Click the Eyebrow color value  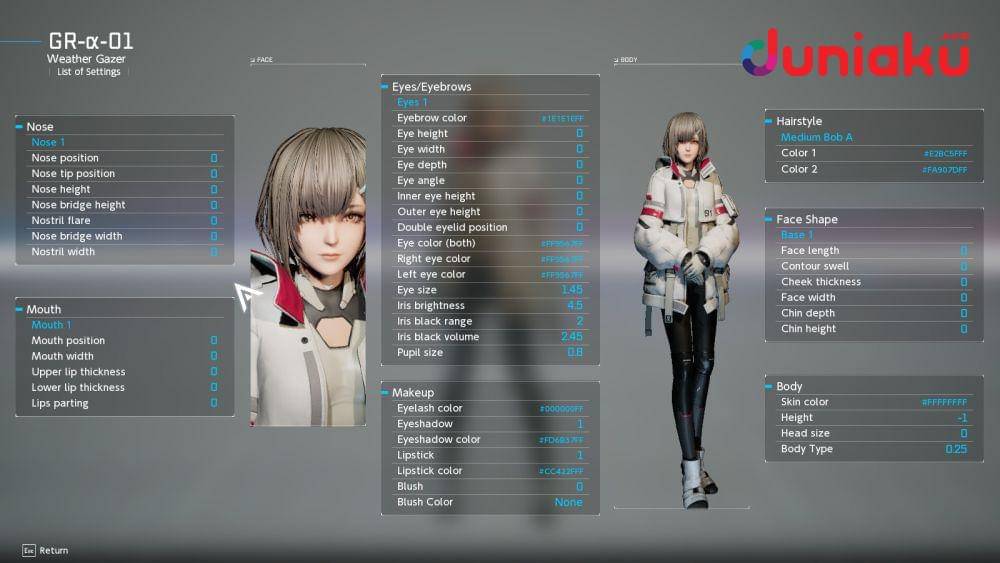(562, 118)
